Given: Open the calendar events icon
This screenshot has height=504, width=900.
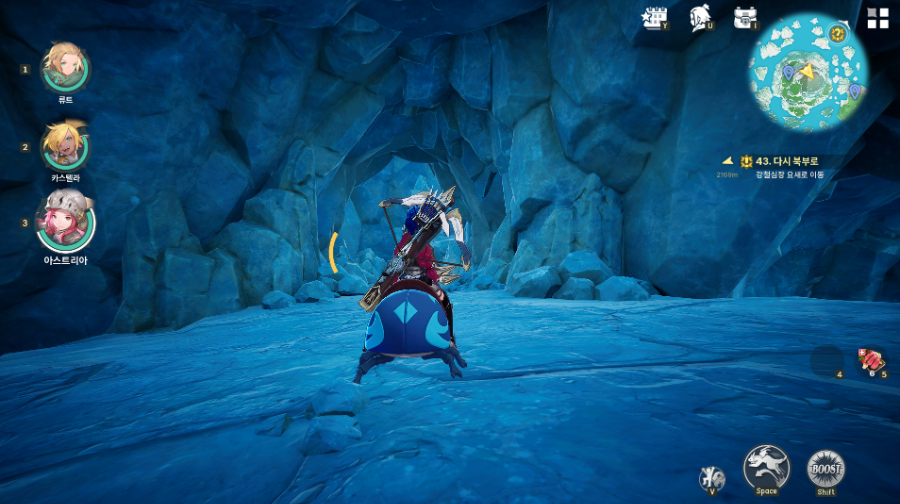Looking at the screenshot, I should (655, 17).
